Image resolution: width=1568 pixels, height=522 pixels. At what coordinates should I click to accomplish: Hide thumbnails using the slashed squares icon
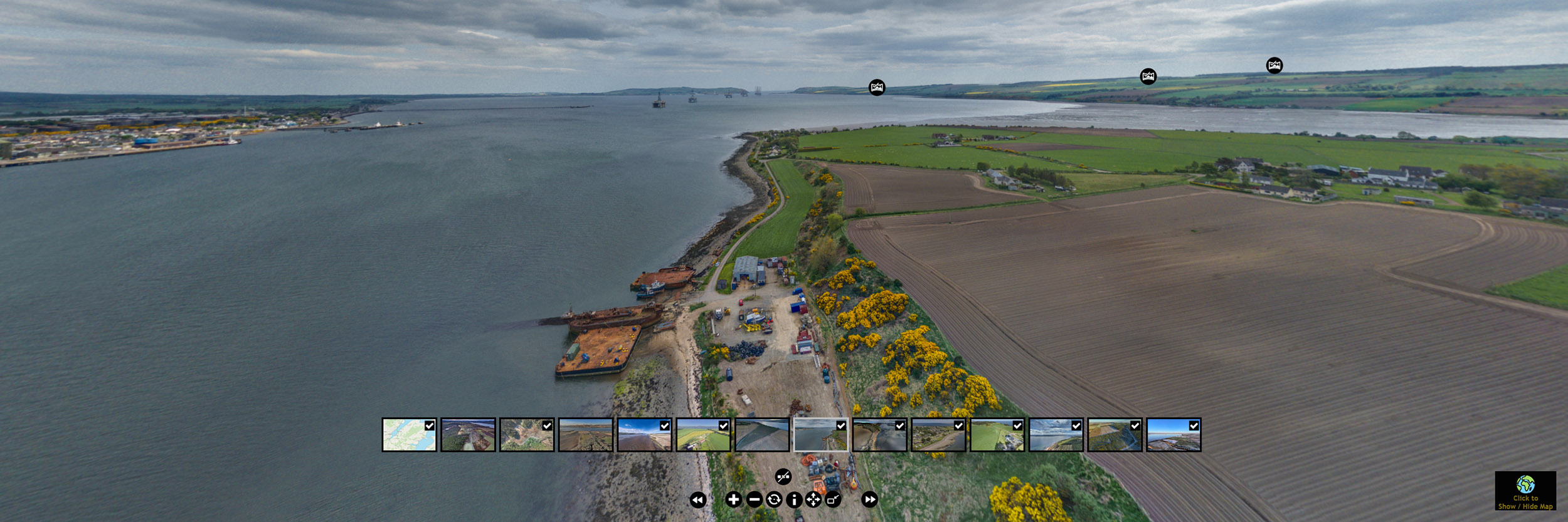[x=783, y=477]
